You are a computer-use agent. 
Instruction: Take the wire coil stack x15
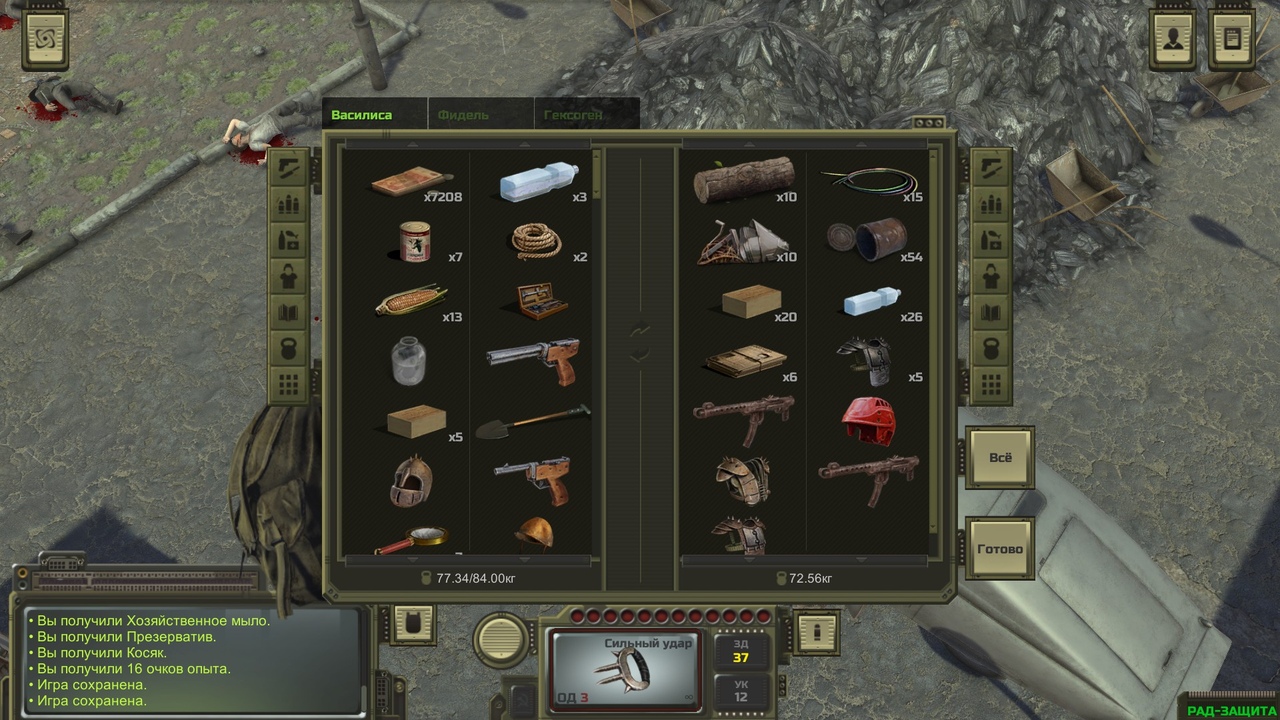(x=867, y=181)
